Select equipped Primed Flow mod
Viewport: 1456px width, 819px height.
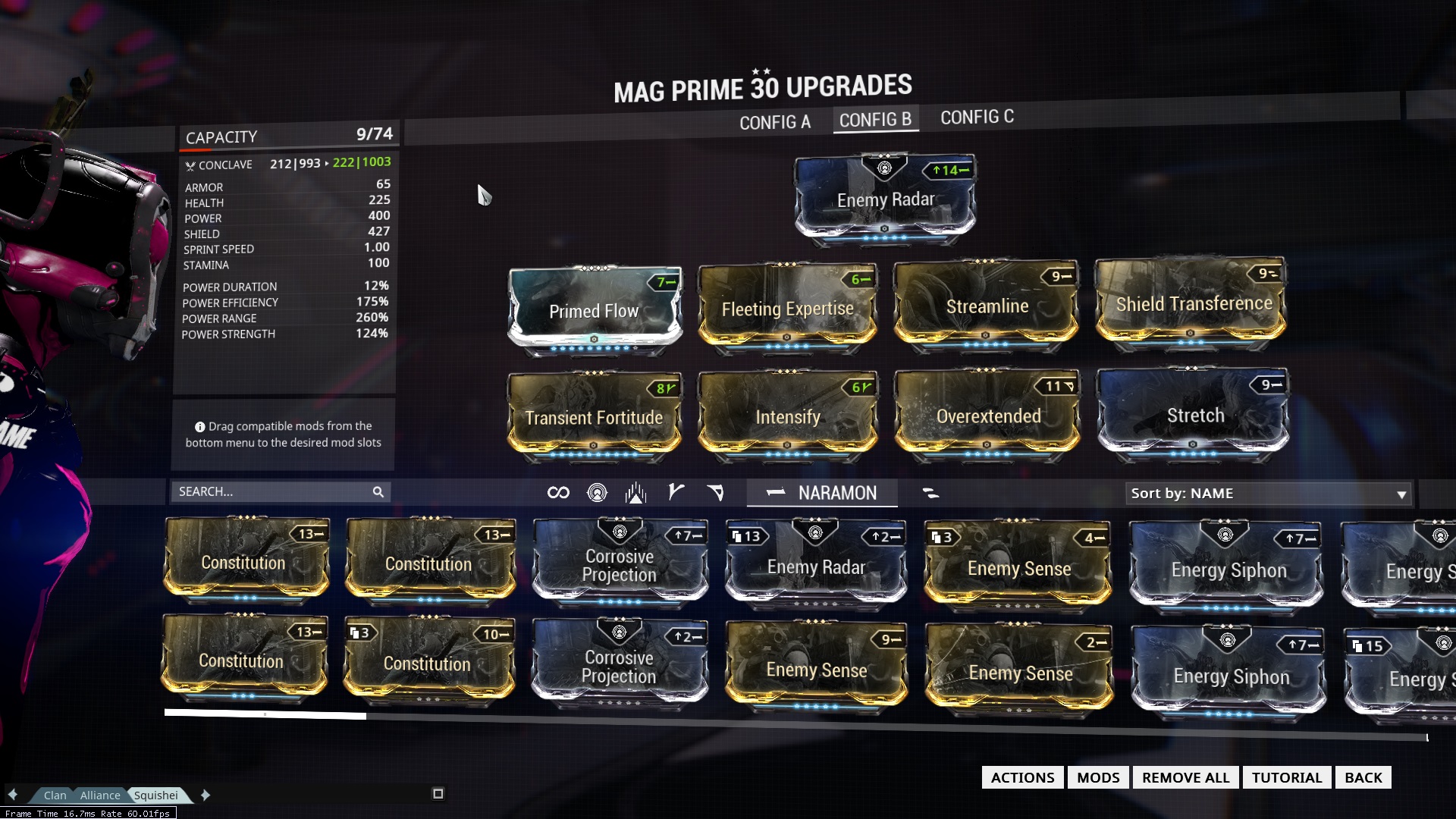[595, 311]
